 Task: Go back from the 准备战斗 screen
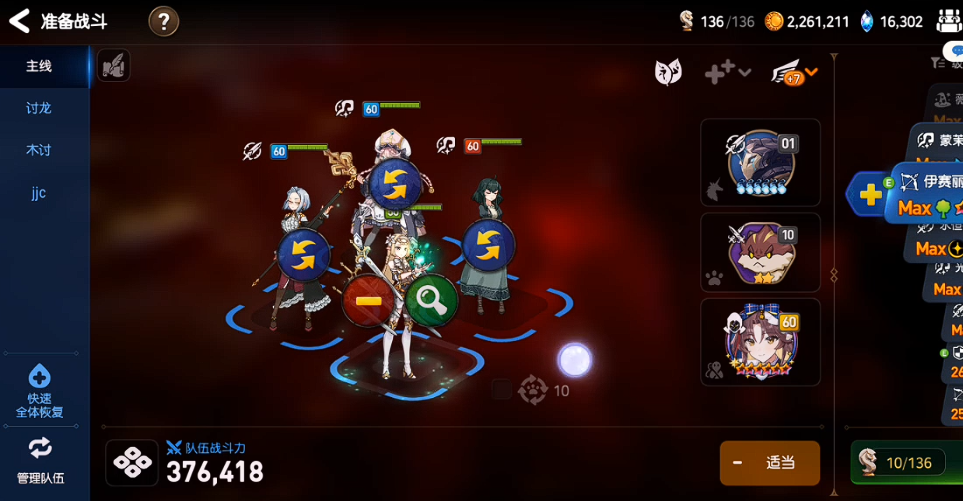coord(19,21)
